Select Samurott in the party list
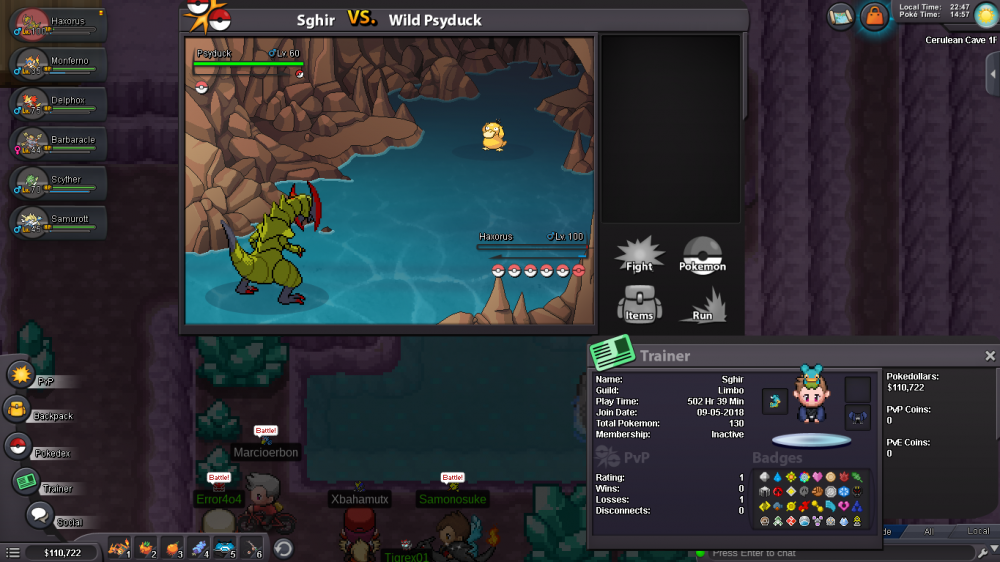The image size is (1000, 562). 58,222
